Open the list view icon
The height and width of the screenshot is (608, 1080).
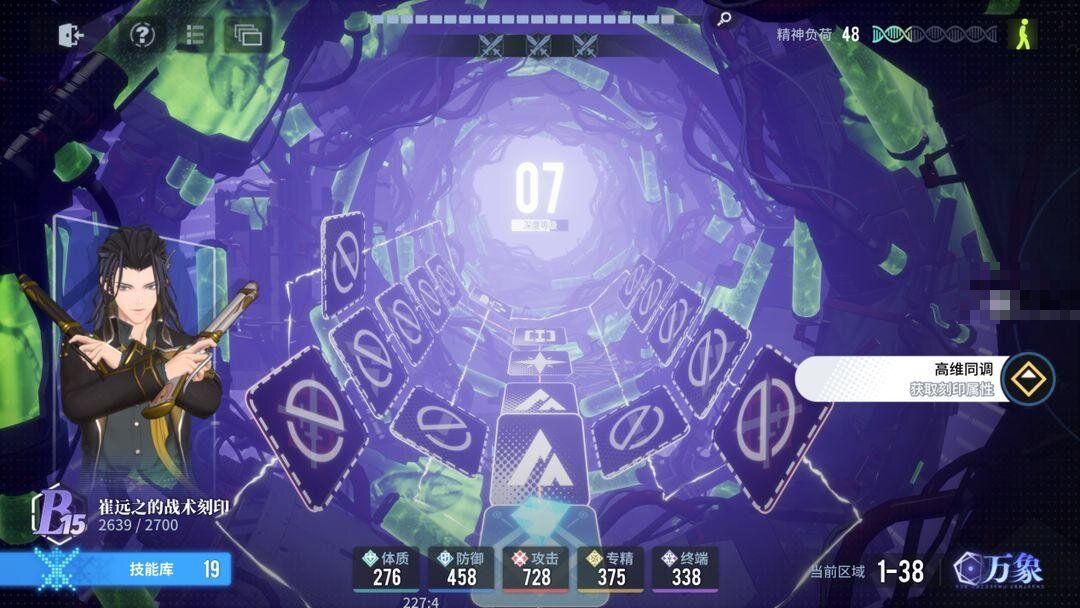click(195, 35)
